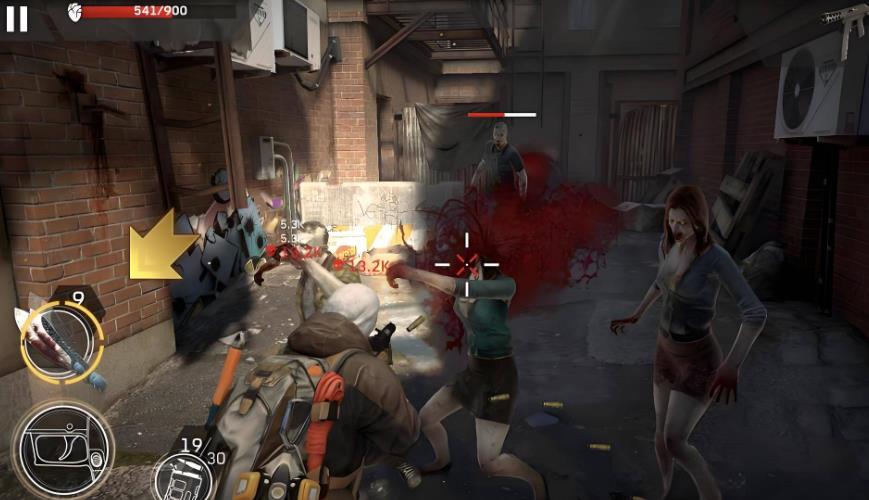The width and height of the screenshot is (869, 500).
Task: Reload with the ammo magazine button
Action: pos(184,469)
